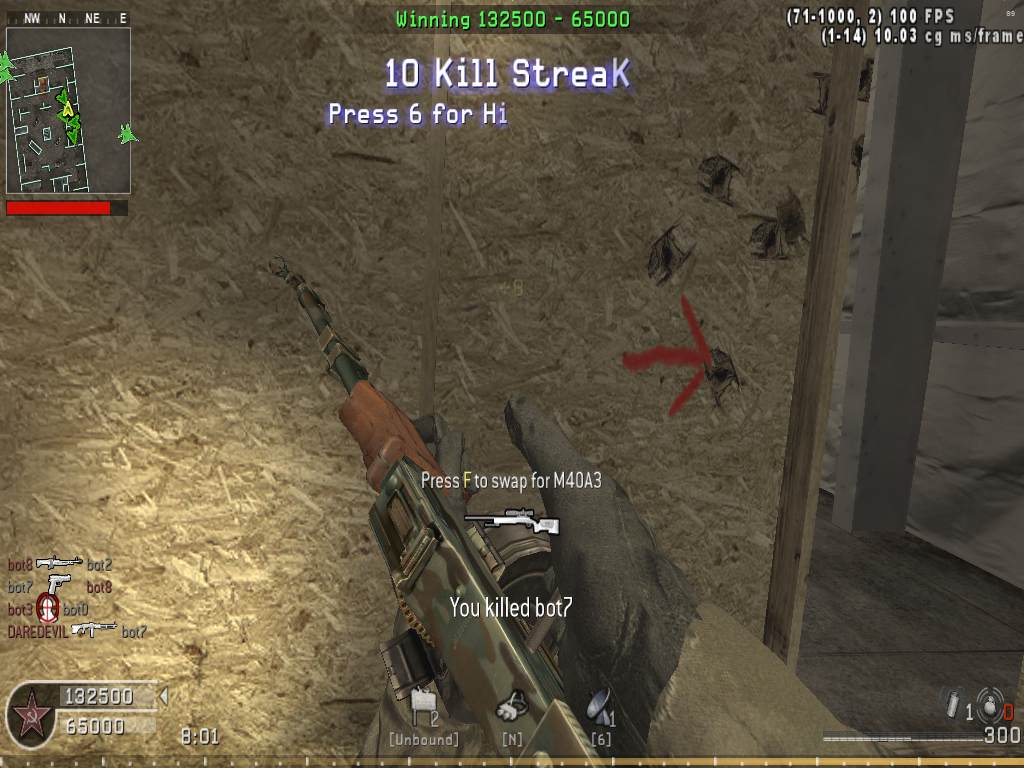This screenshot has height=768, width=1024.
Task: Click the M40A3 sniper rifle pickup icon
Action: (511, 521)
